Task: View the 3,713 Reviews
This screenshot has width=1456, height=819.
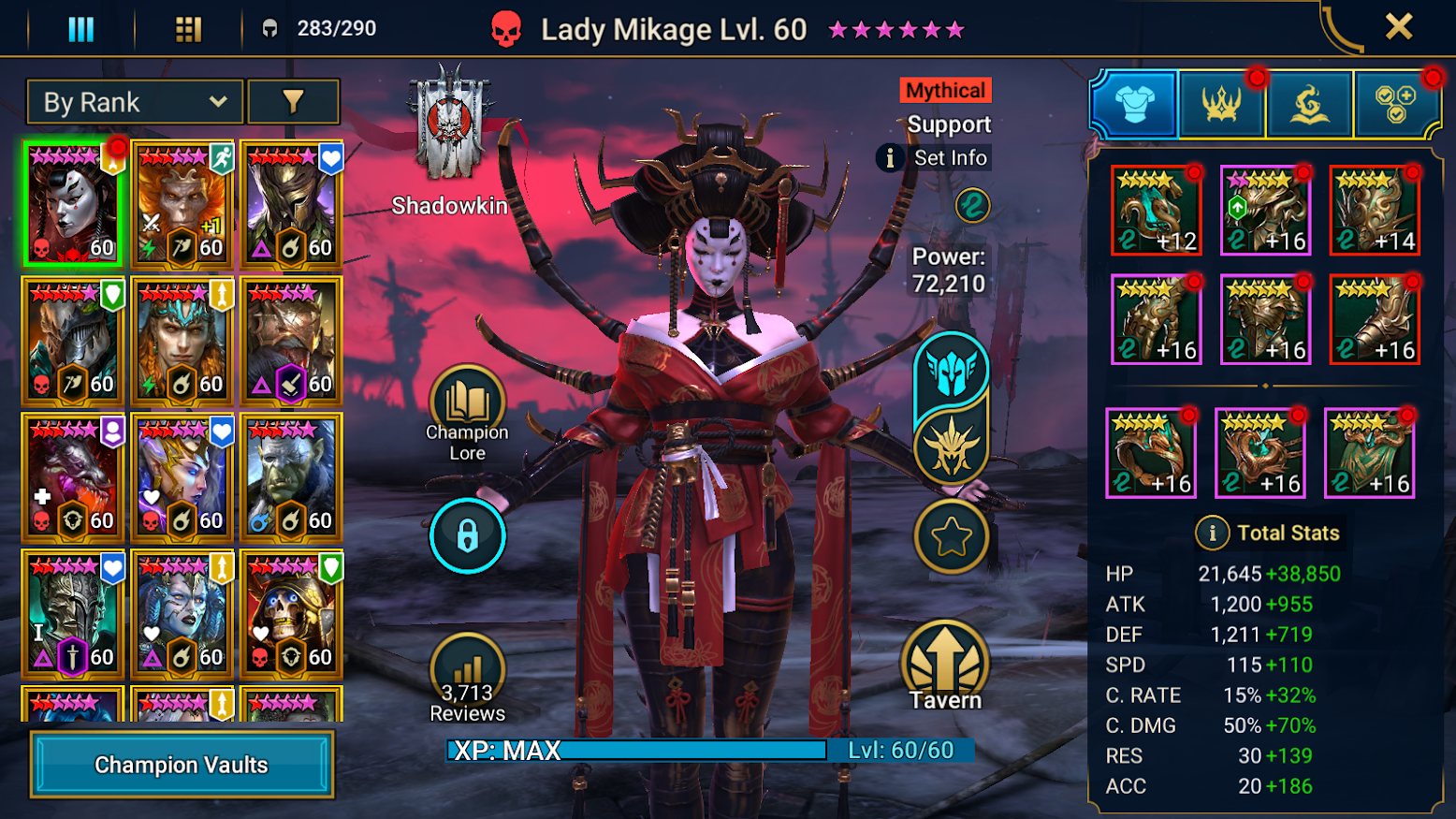Action: coord(467,678)
